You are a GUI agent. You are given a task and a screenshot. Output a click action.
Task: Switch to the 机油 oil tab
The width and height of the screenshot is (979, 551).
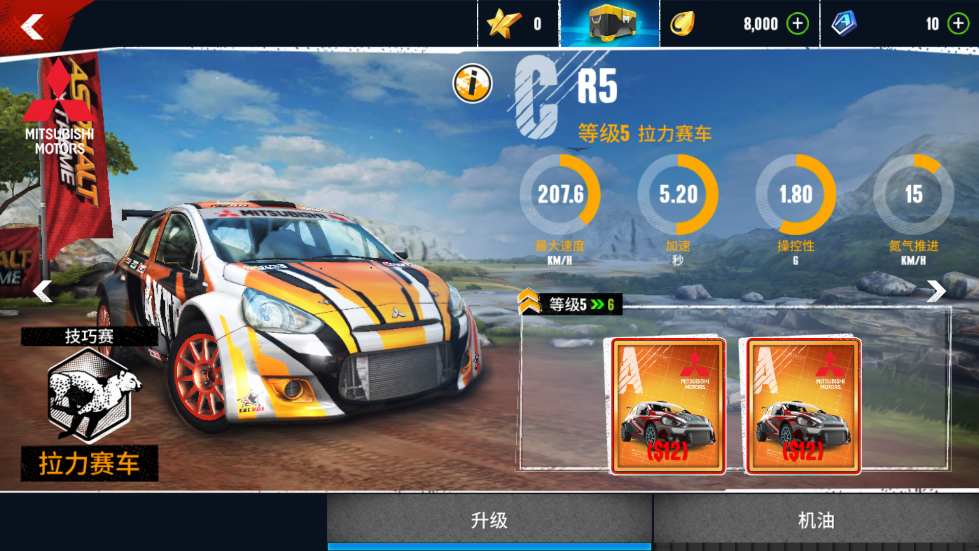pos(816,521)
